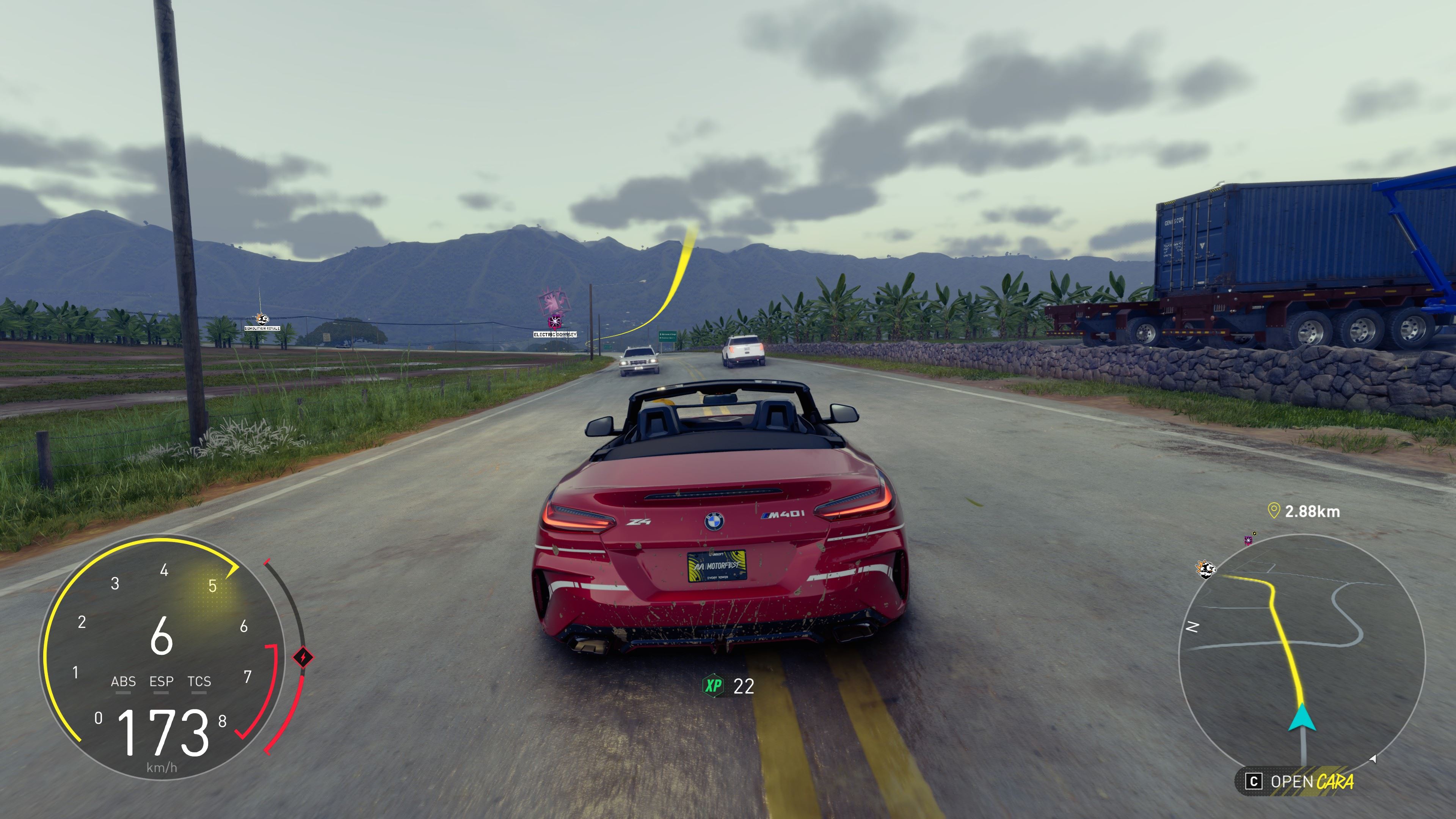Click the cyan player arrow on the minimap
This screenshot has height=819, width=1456.
(x=1302, y=717)
